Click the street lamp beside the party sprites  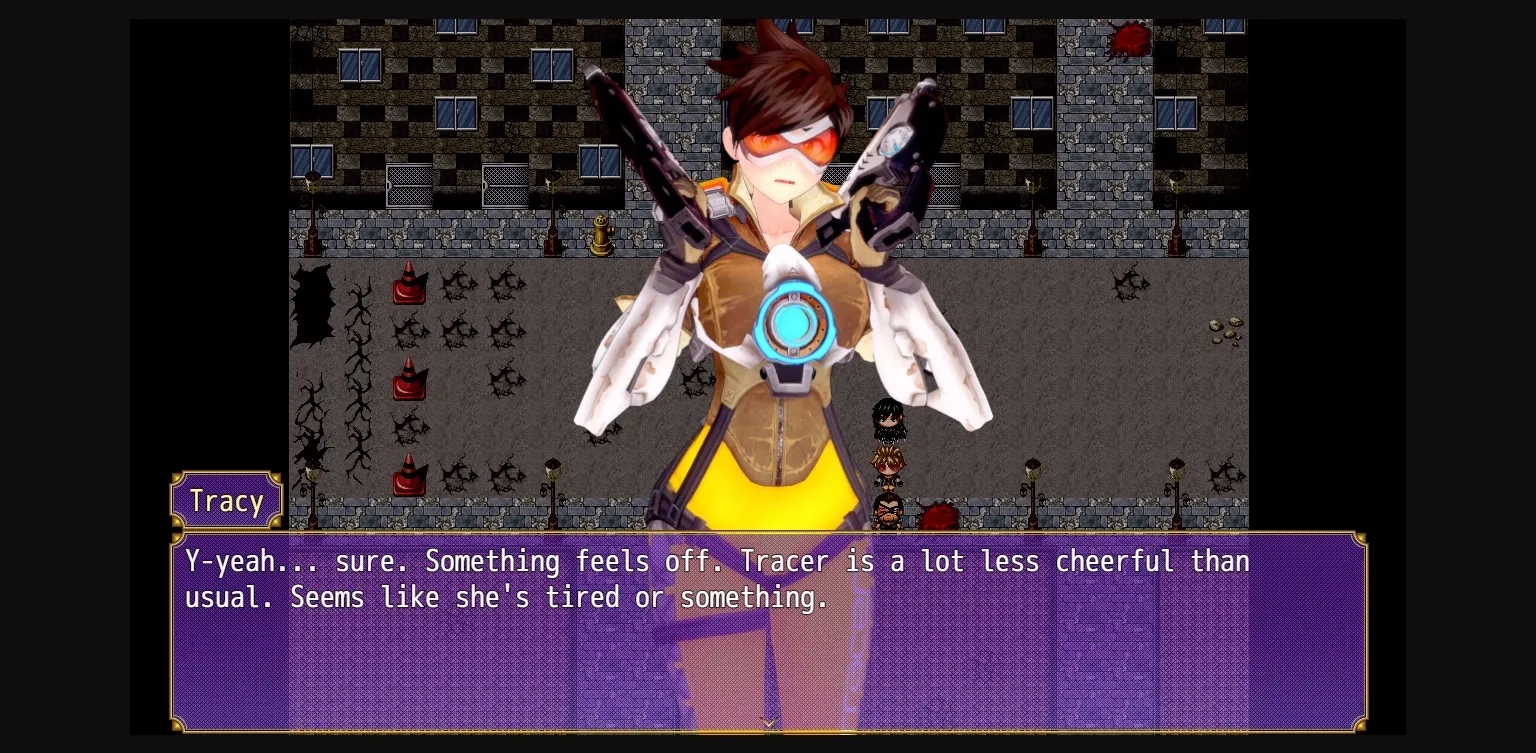(x=1031, y=480)
